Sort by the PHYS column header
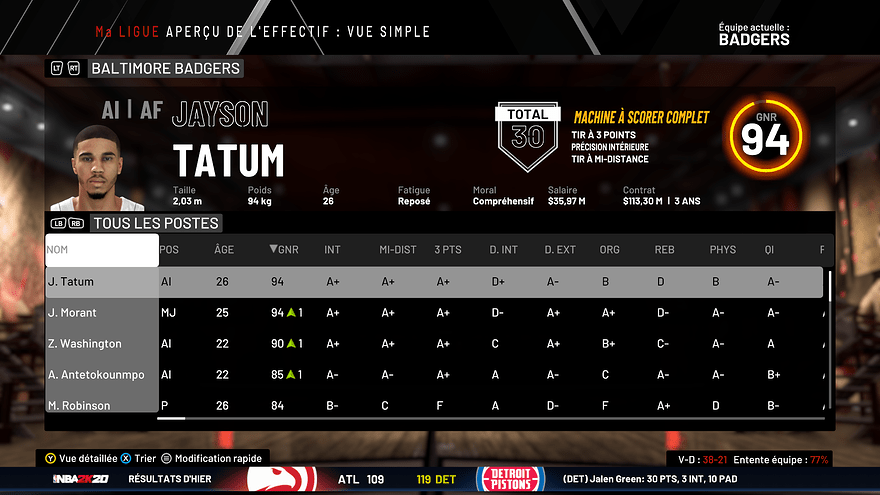Image resolution: width=880 pixels, height=495 pixels. [722, 250]
